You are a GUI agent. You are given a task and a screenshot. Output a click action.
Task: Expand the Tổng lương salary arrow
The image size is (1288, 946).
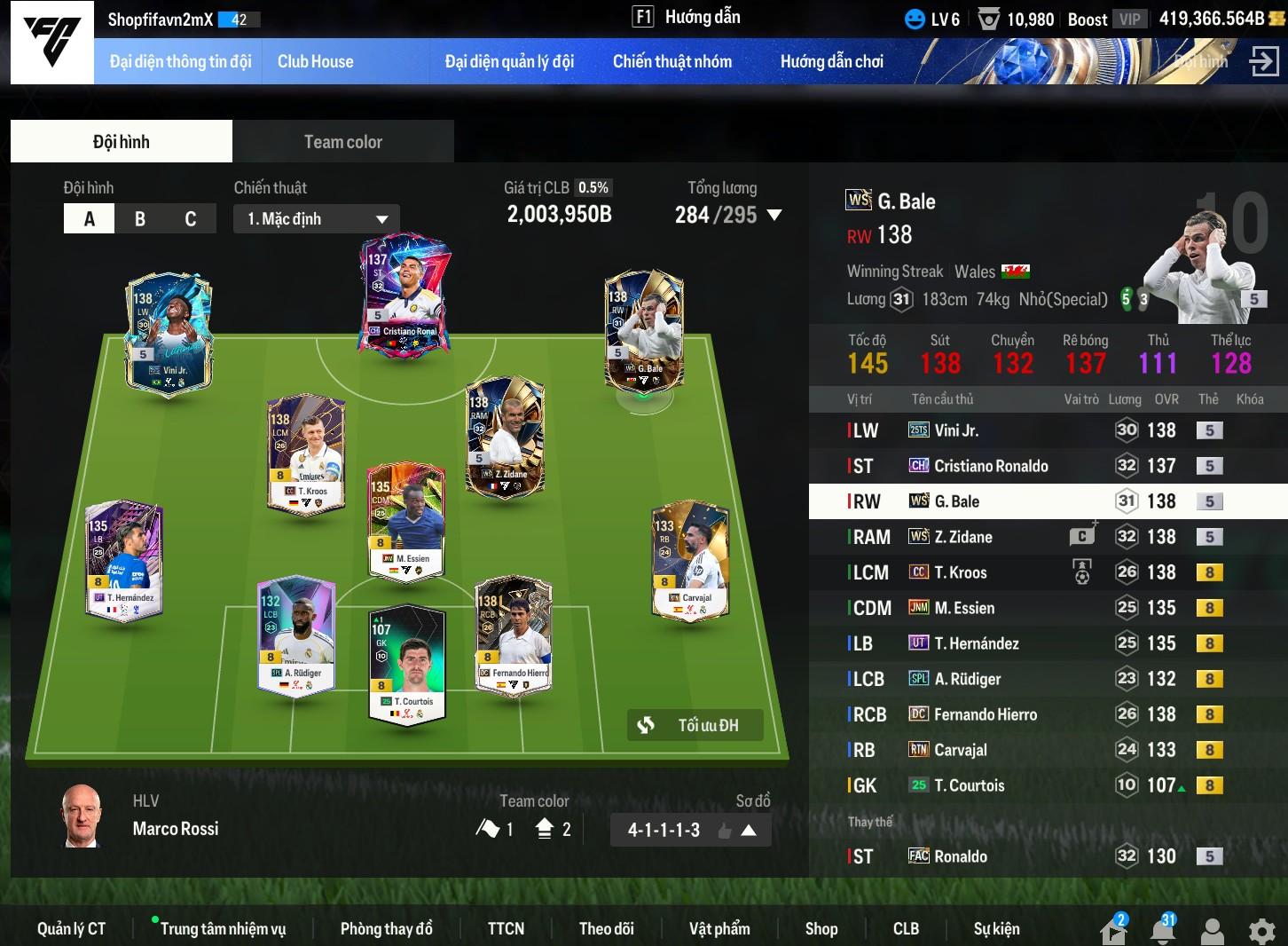774,215
